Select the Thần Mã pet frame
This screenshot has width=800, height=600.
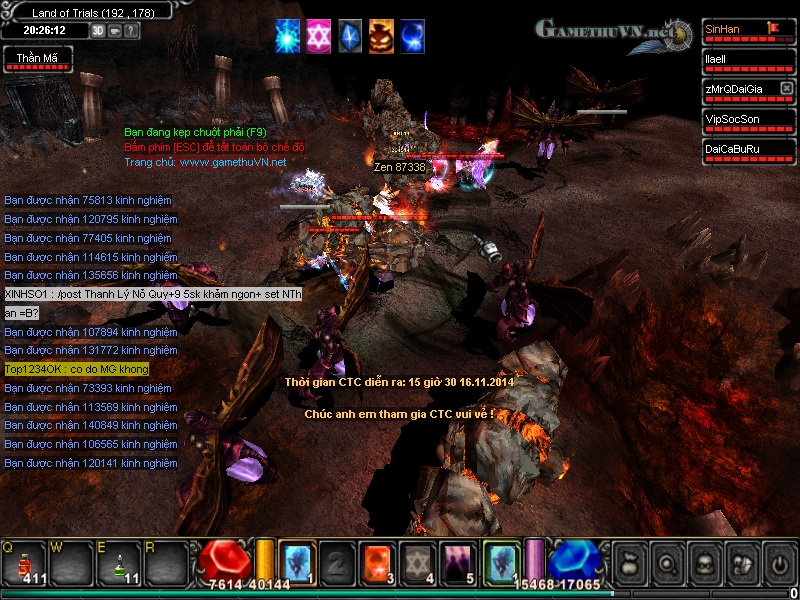coord(37,60)
